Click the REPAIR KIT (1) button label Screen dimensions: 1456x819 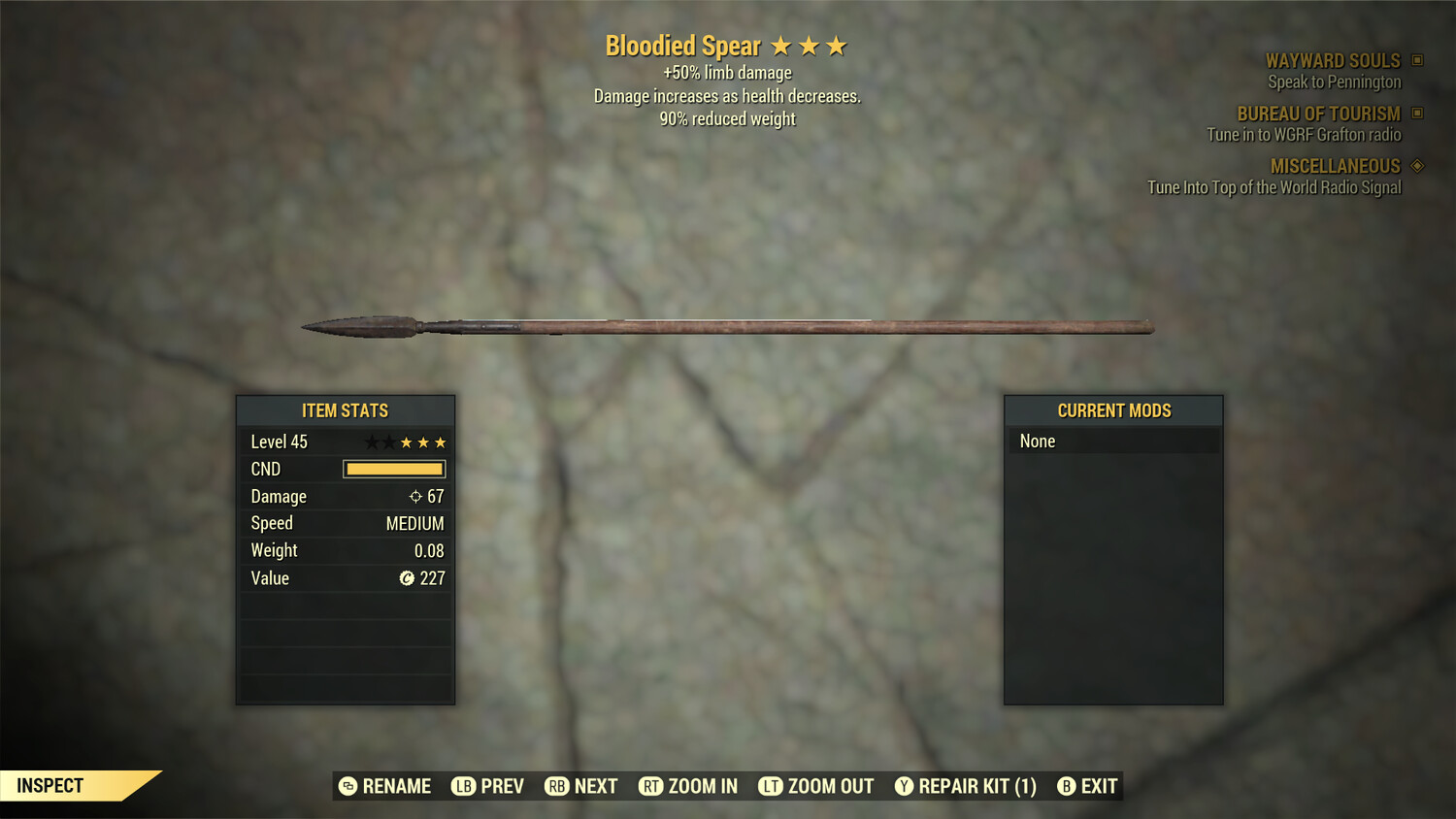(976, 786)
